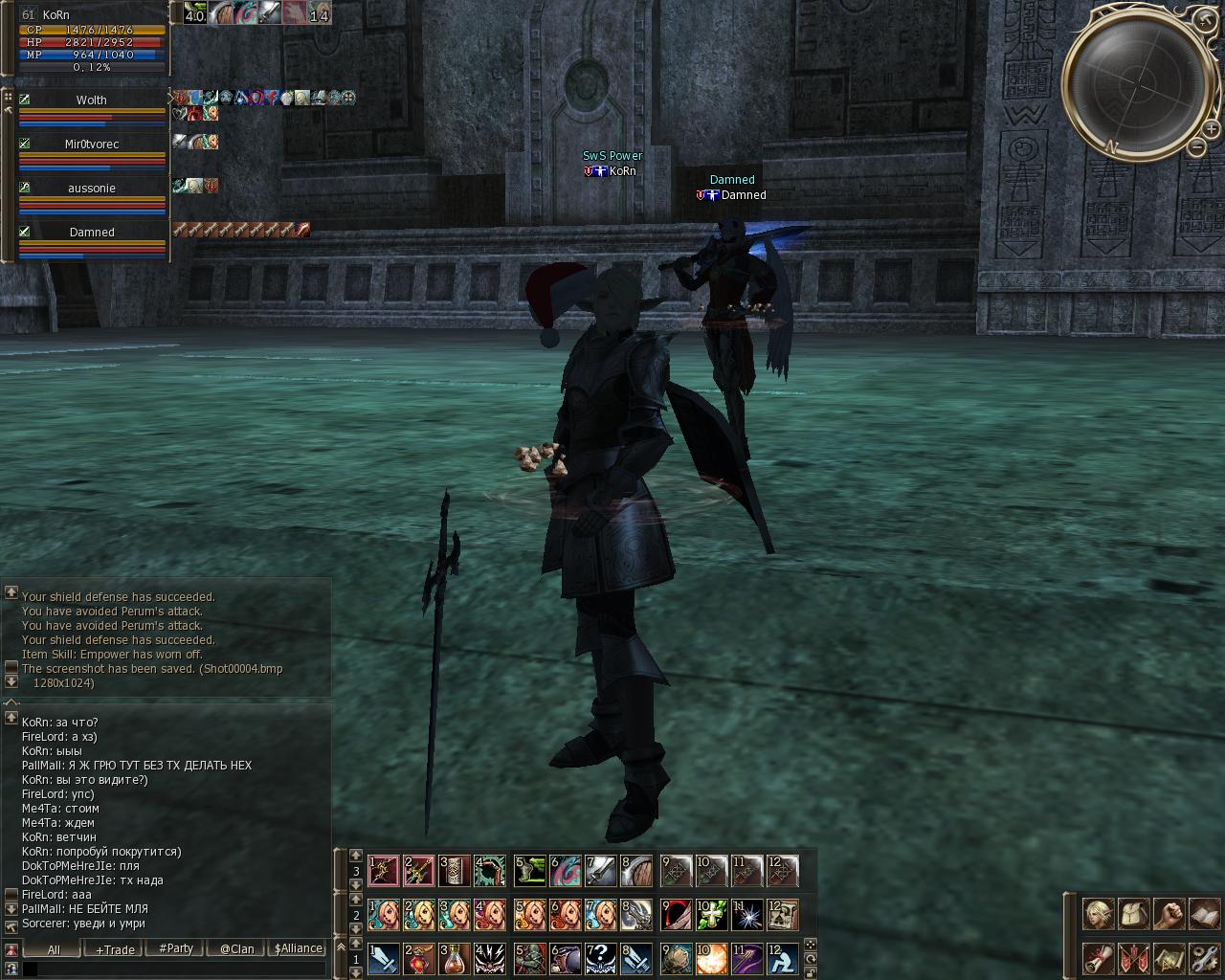
Task: Open the quest scroll icon
Action: click(1098, 958)
